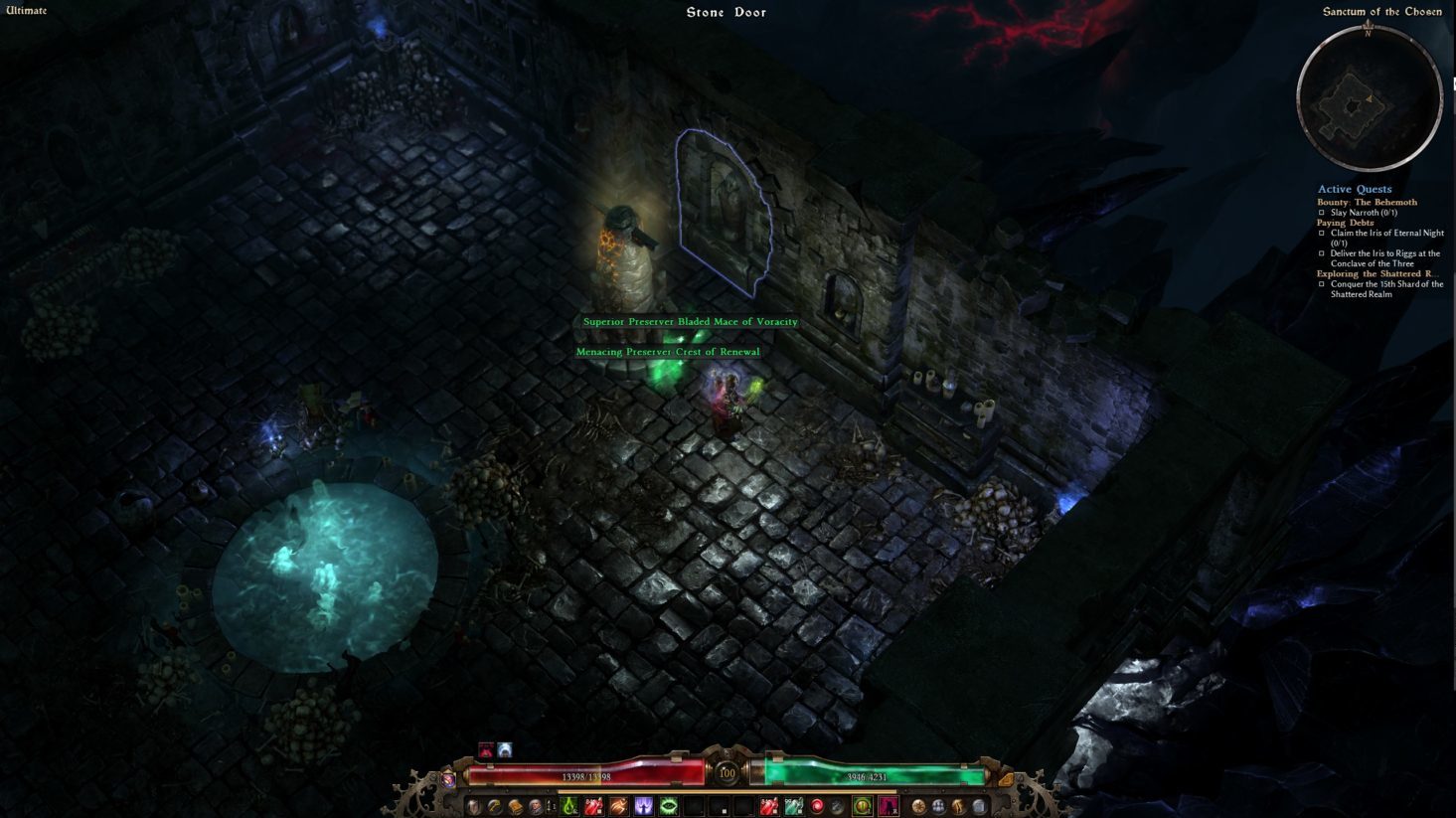Activate the purple glowing figure skill
Image resolution: width=1456 pixels, height=818 pixels.
pyautogui.click(x=644, y=806)
